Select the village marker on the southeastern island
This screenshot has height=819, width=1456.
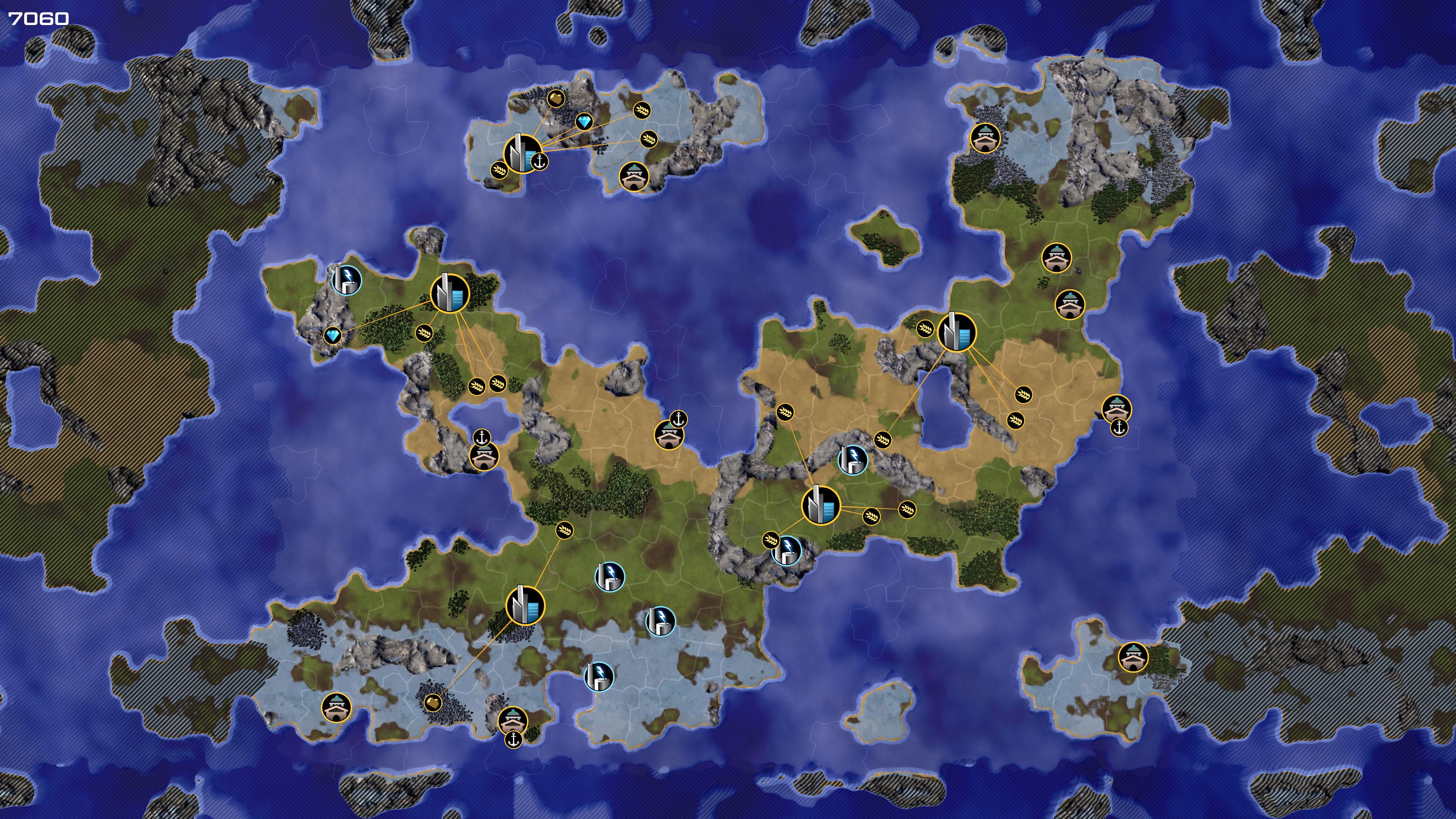tap(1133, 657)
